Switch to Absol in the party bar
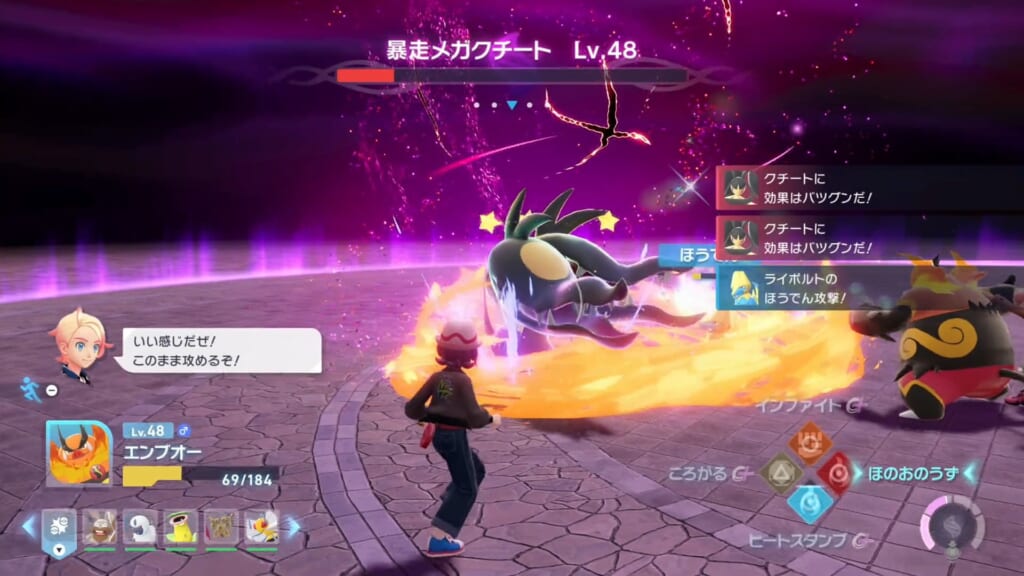1024x576 pixels. pyautogui.click(x=140, y=527)
